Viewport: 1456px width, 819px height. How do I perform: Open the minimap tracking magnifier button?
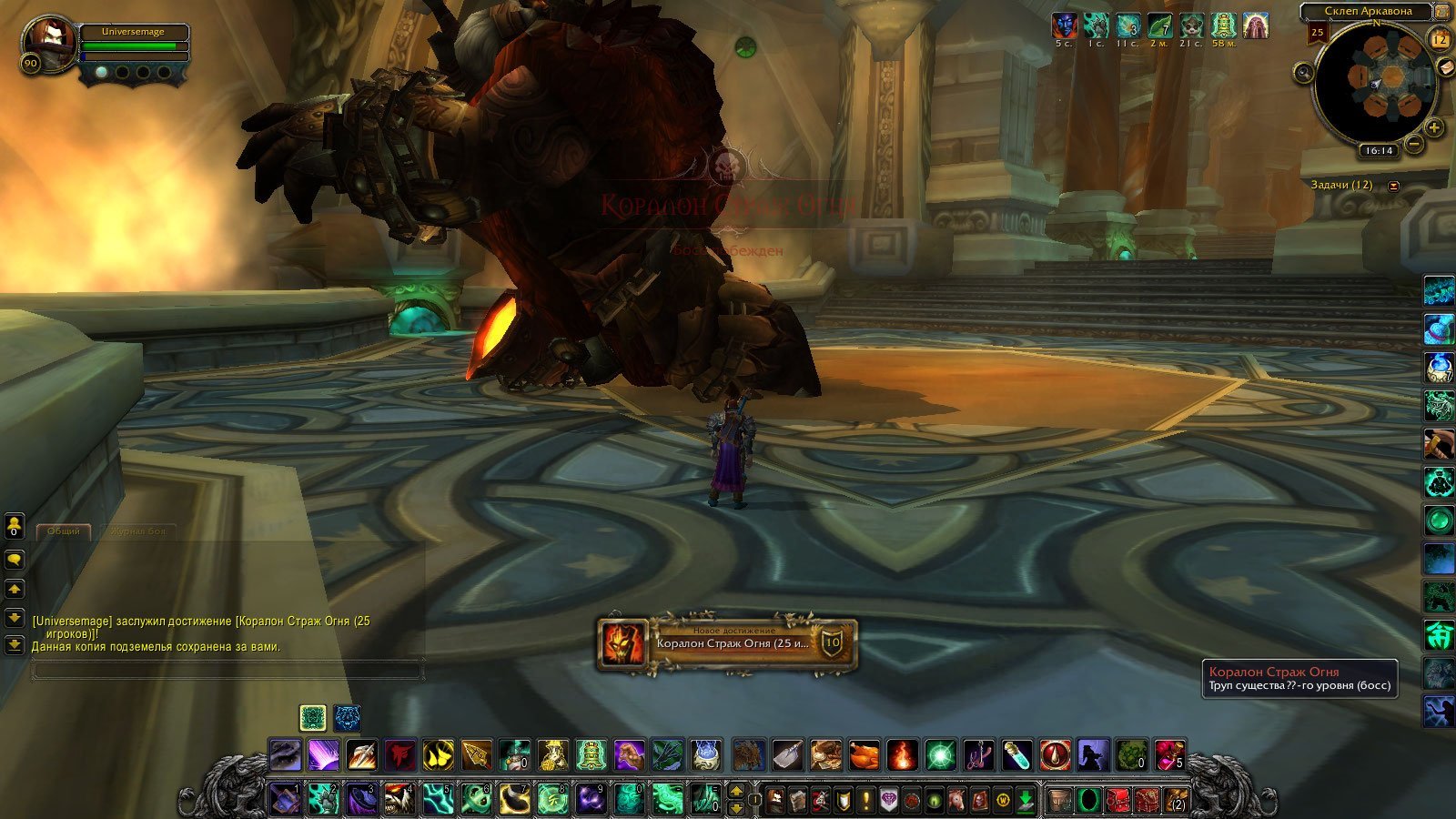[1303, 72]
